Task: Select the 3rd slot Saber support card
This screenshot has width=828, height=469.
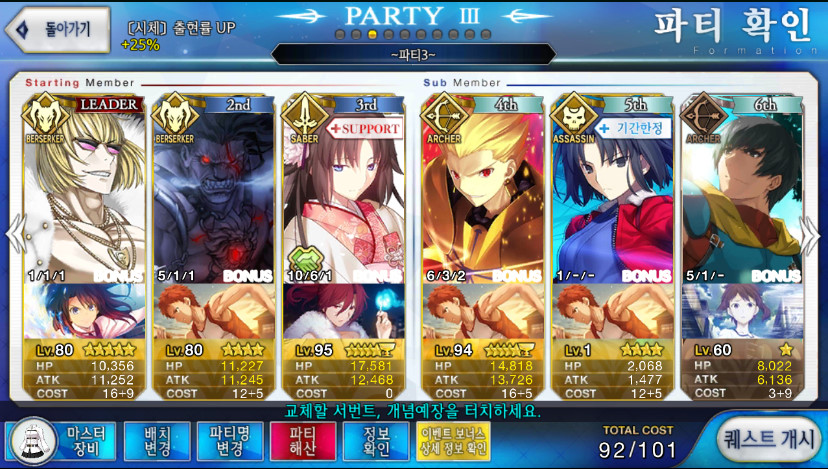Action: [x=343, y=190]
